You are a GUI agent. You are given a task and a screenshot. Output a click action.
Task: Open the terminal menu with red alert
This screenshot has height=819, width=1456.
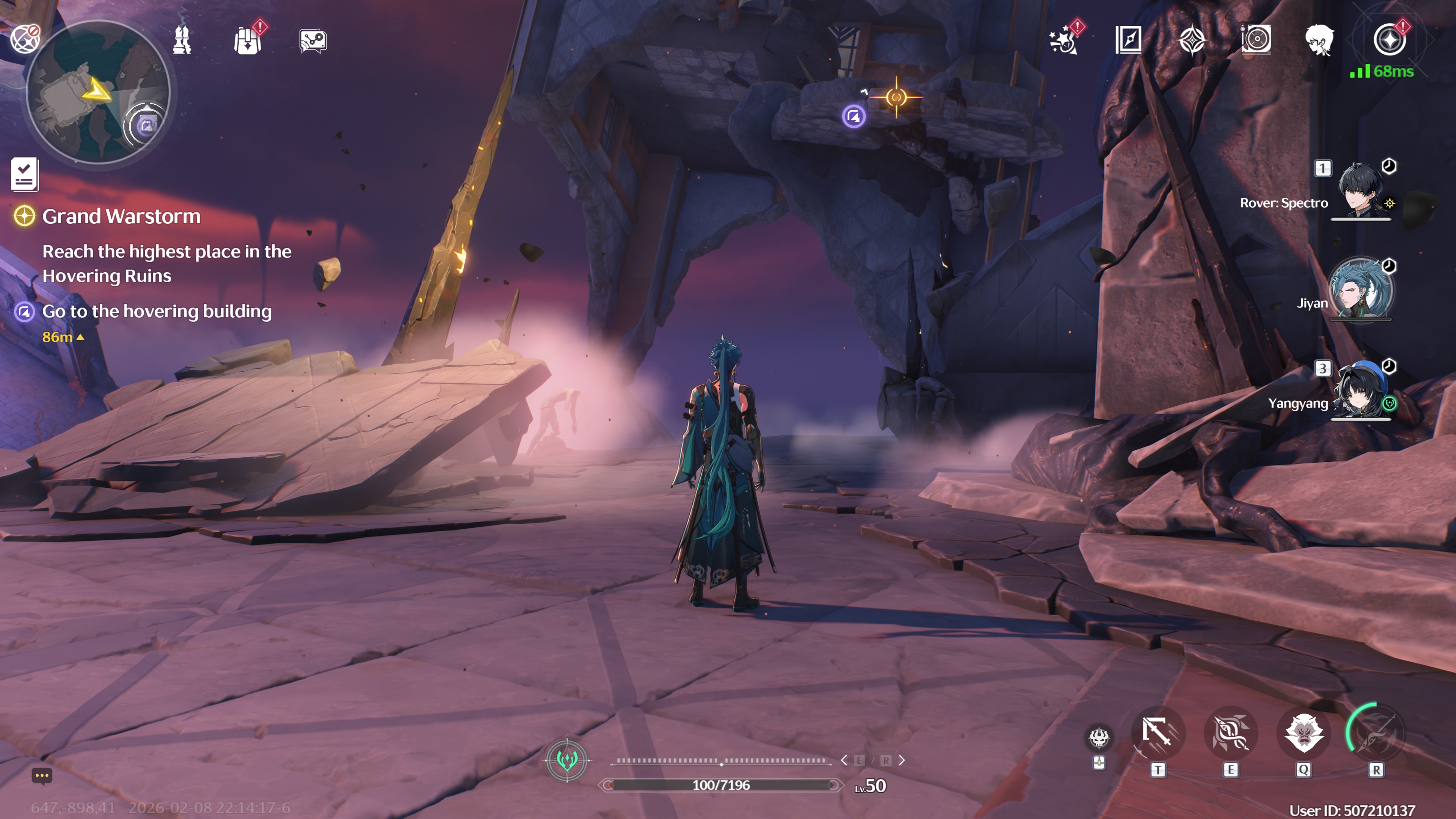(x=1389, y=40)
